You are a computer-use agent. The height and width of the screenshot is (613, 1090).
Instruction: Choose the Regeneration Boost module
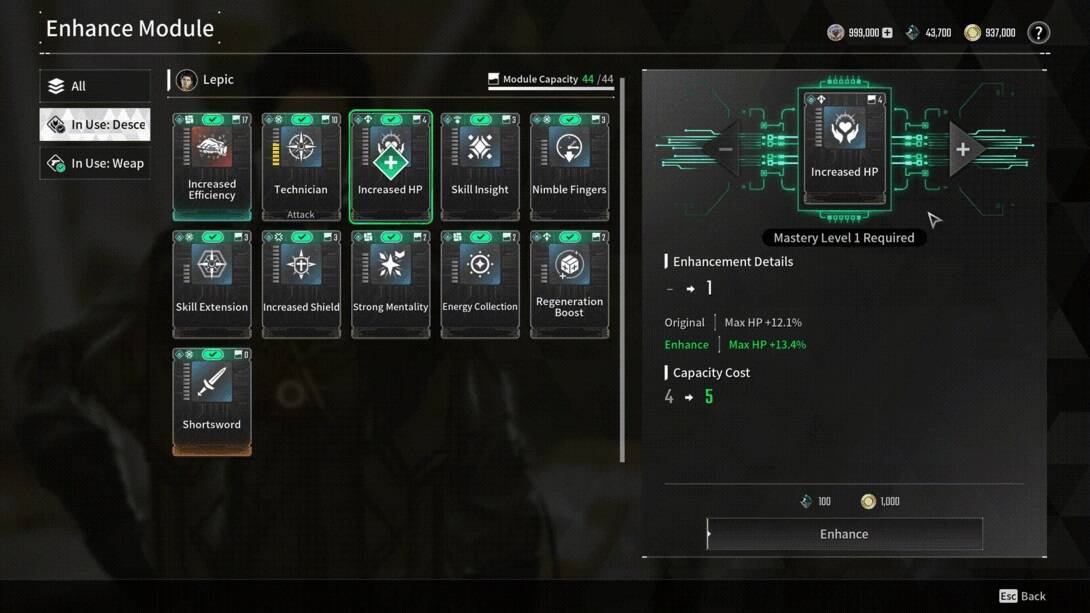click(569, 284)
